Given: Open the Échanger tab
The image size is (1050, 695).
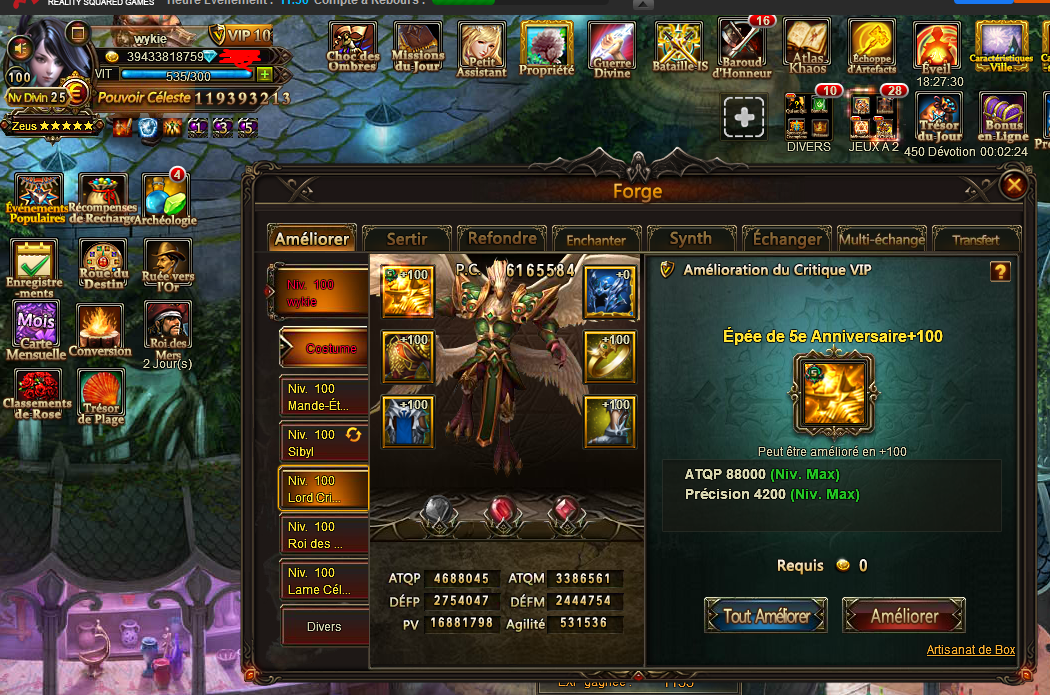Looking at the screenshot, I should click(x=787, y=239).
